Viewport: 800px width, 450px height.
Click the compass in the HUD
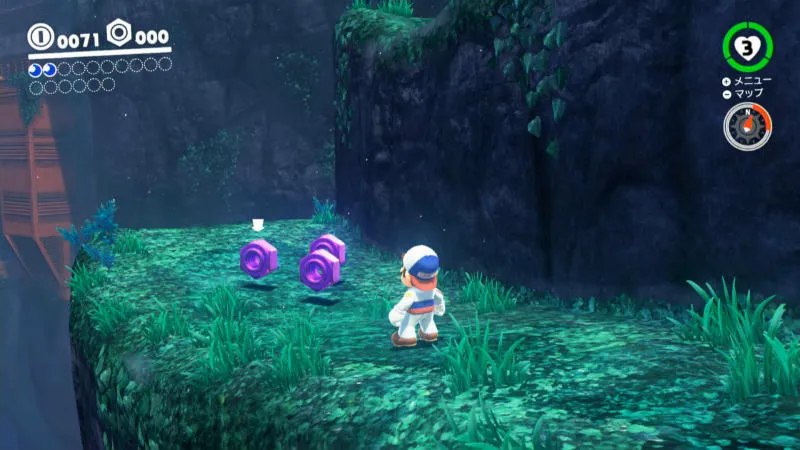748,127
